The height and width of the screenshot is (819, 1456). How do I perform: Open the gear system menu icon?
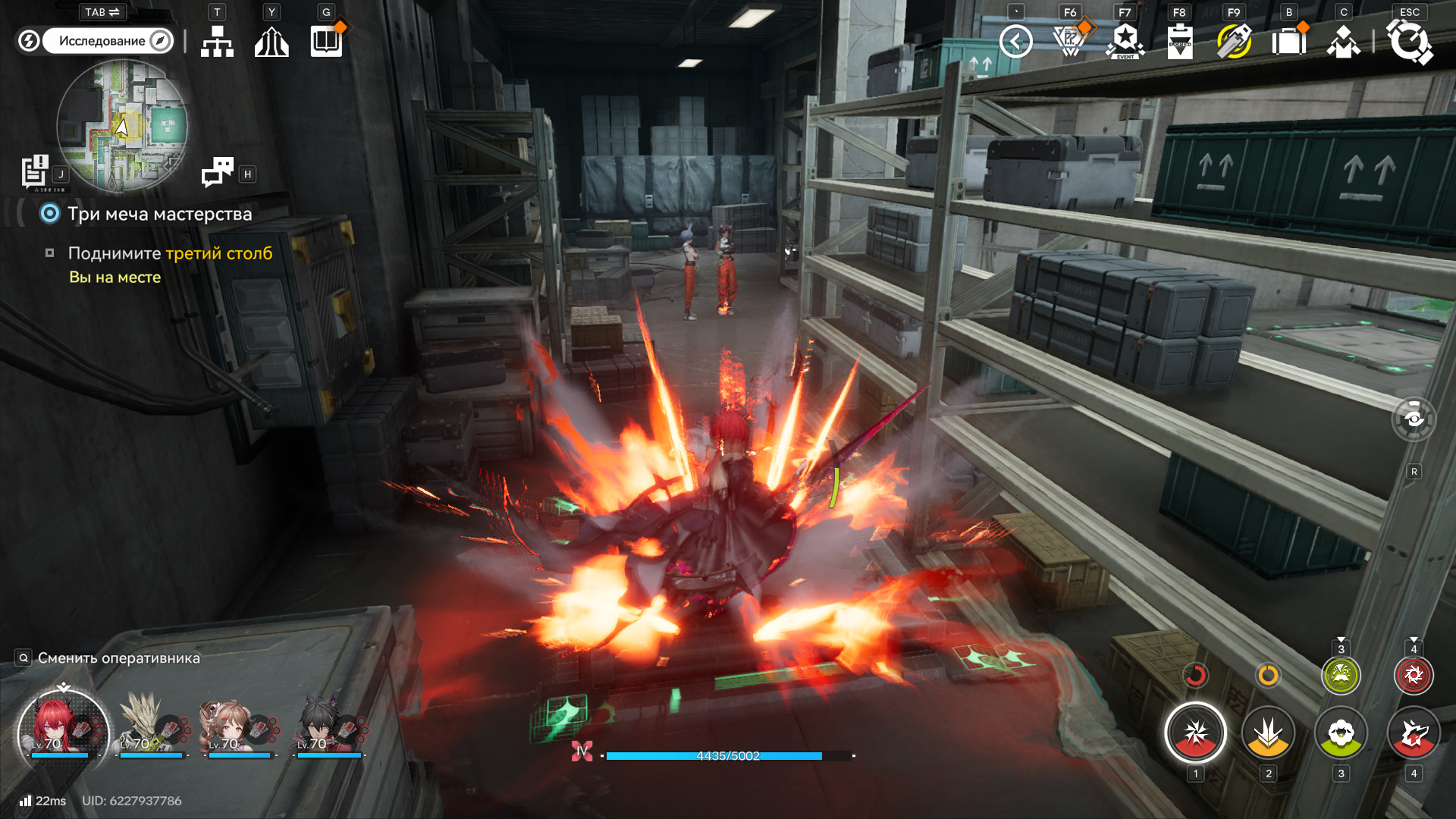point(1409,41)
